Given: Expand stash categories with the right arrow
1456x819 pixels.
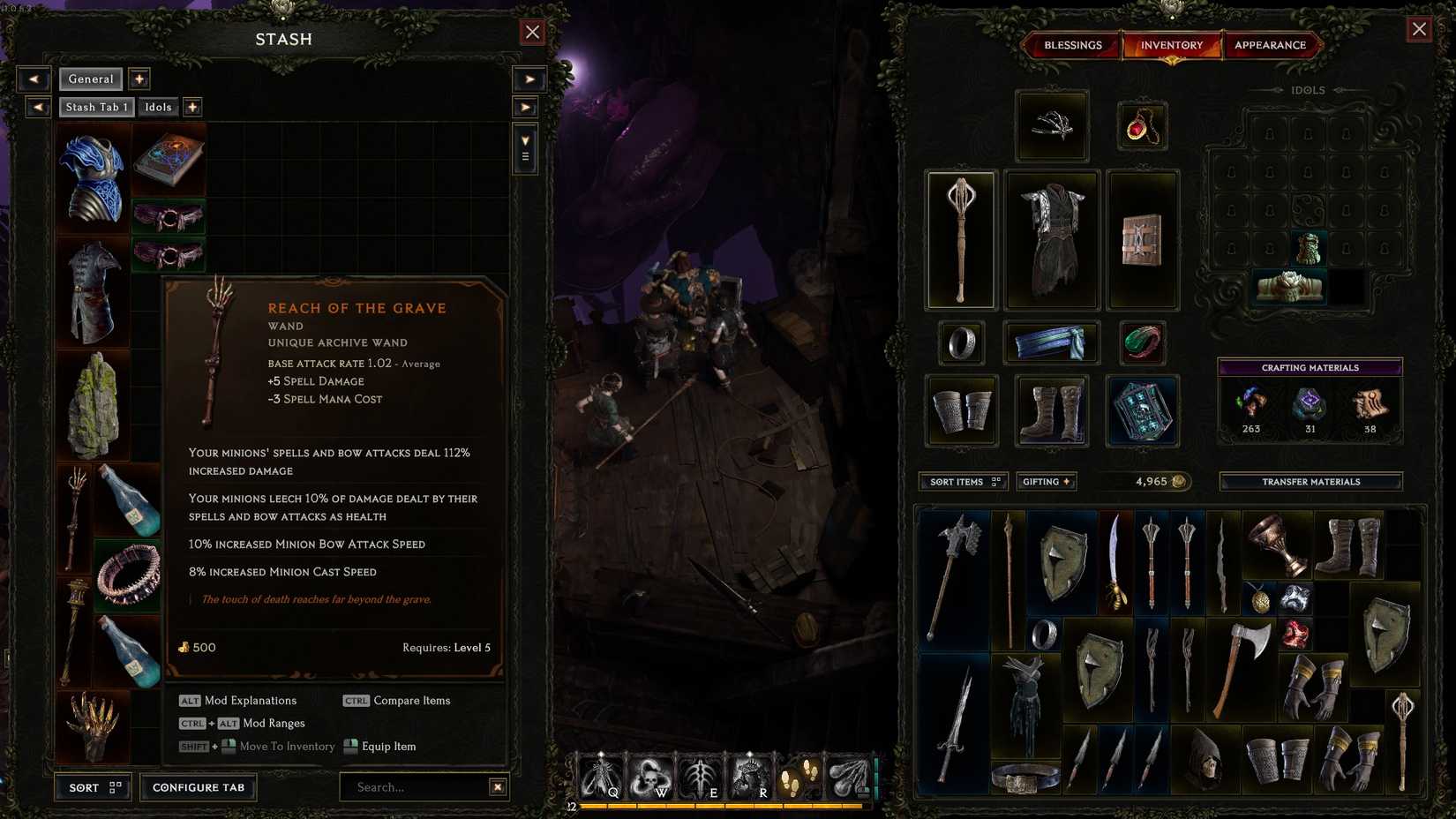Looking at the screenshot, I should tap(529, 79).
